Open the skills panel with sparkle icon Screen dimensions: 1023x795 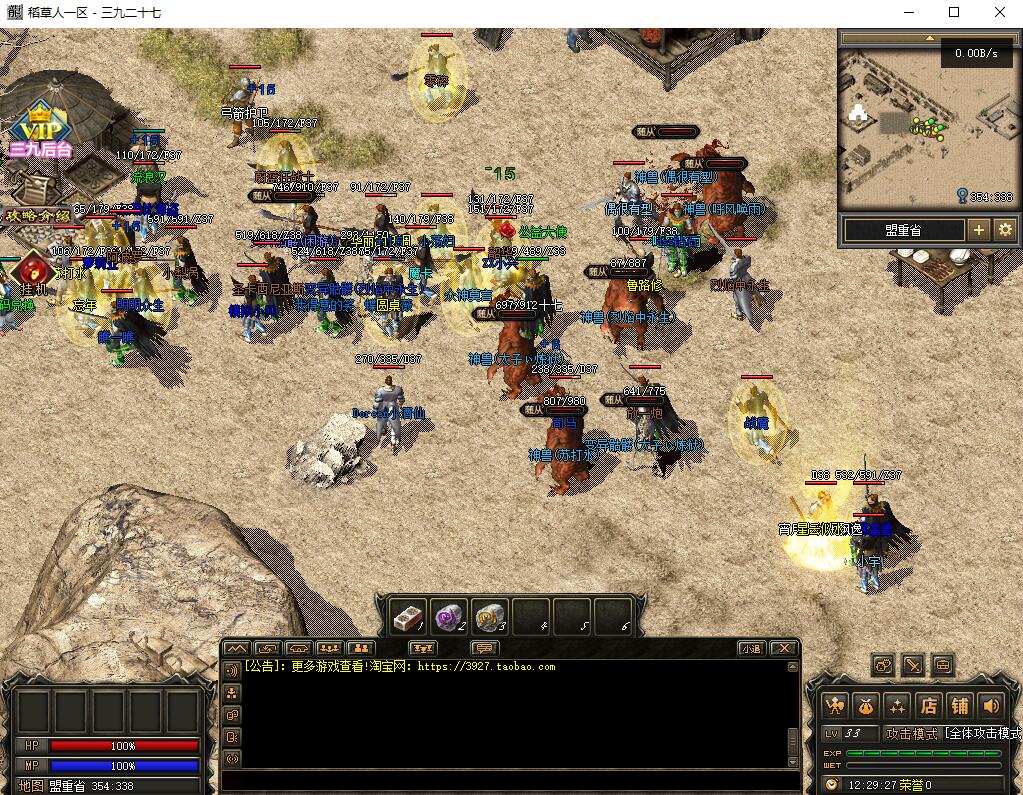[x=897, y=705]
